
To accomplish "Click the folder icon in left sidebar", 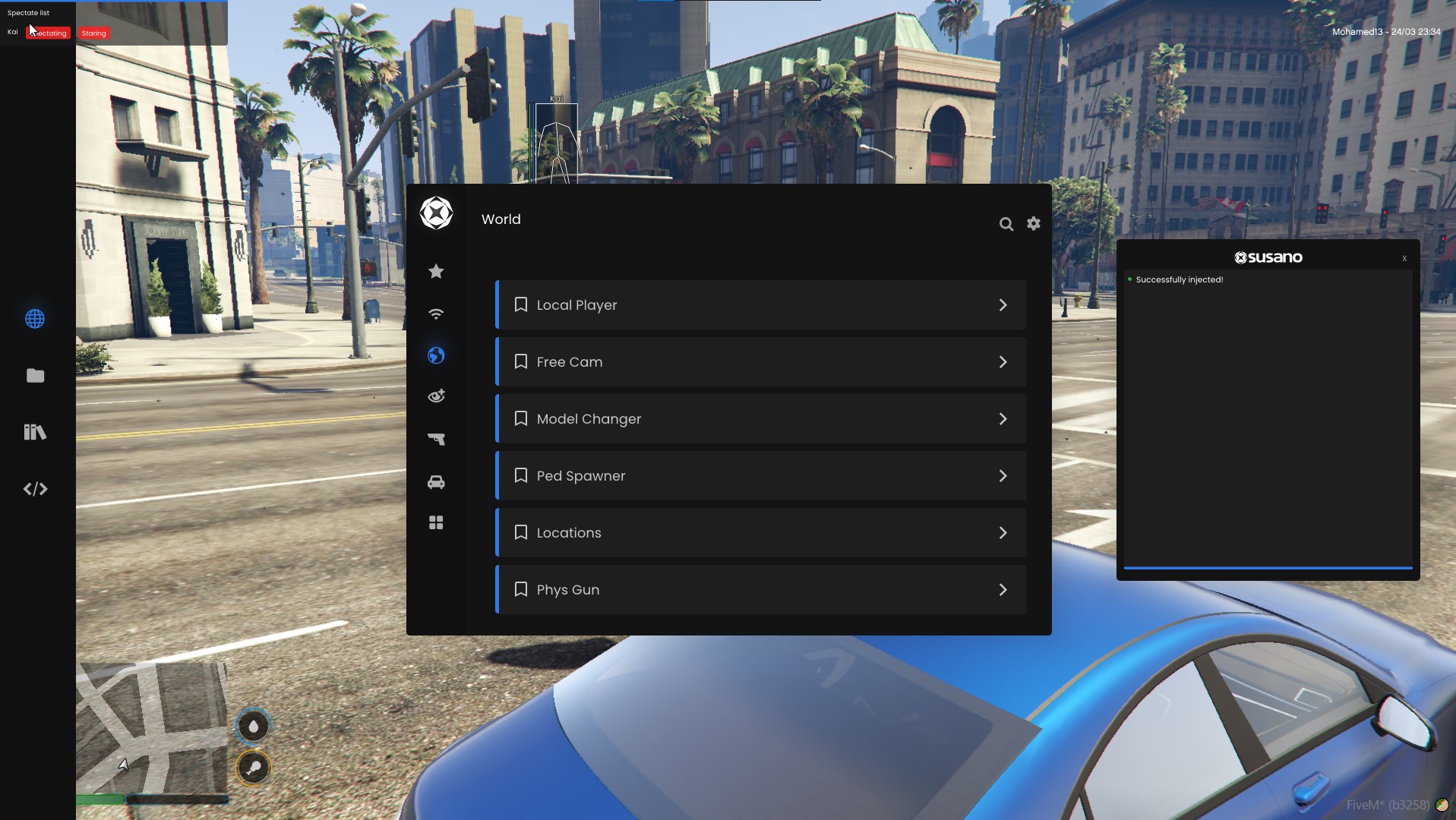I will 35,376.
